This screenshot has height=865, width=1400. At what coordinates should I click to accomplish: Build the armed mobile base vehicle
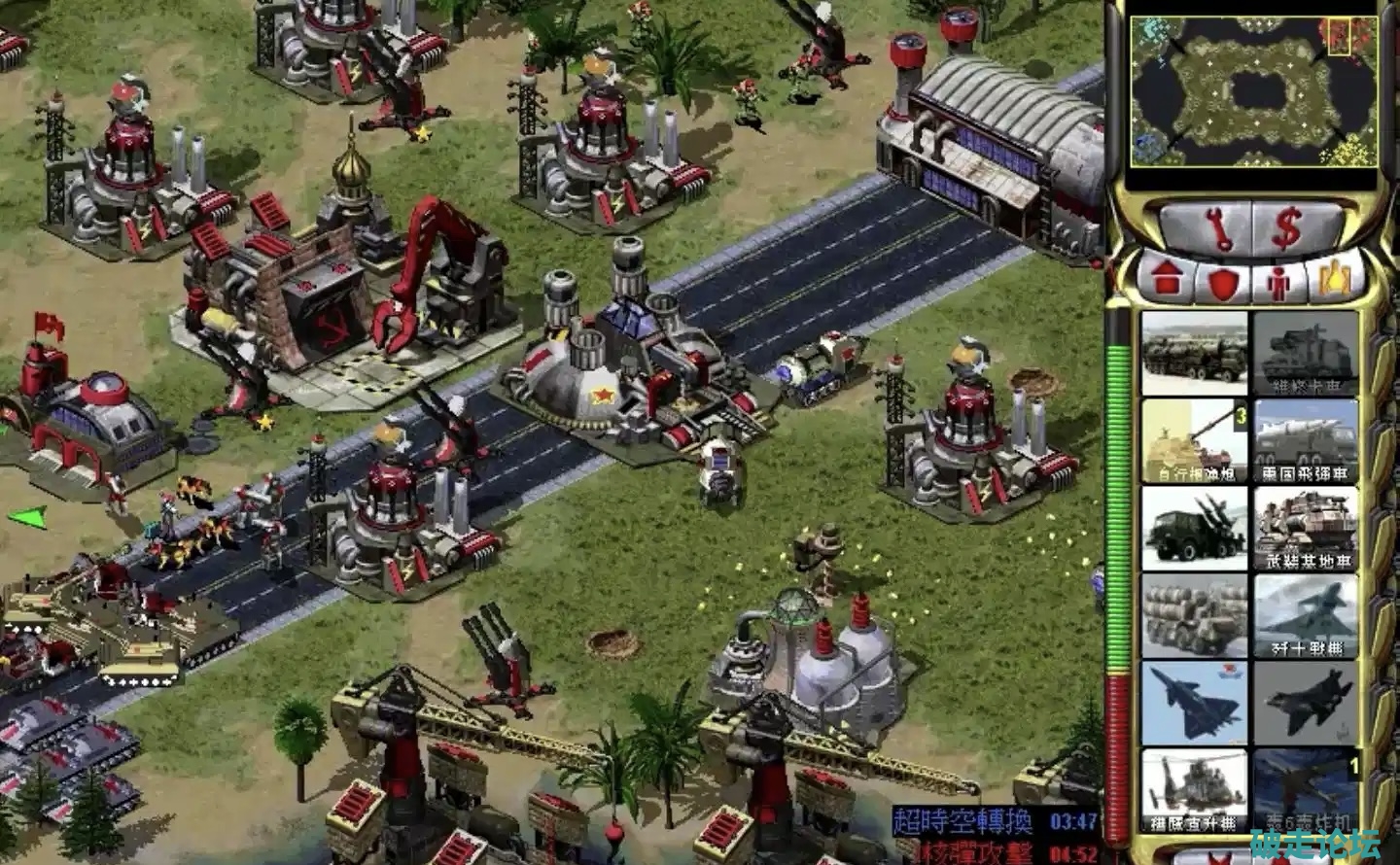(x=1304, y=527)
